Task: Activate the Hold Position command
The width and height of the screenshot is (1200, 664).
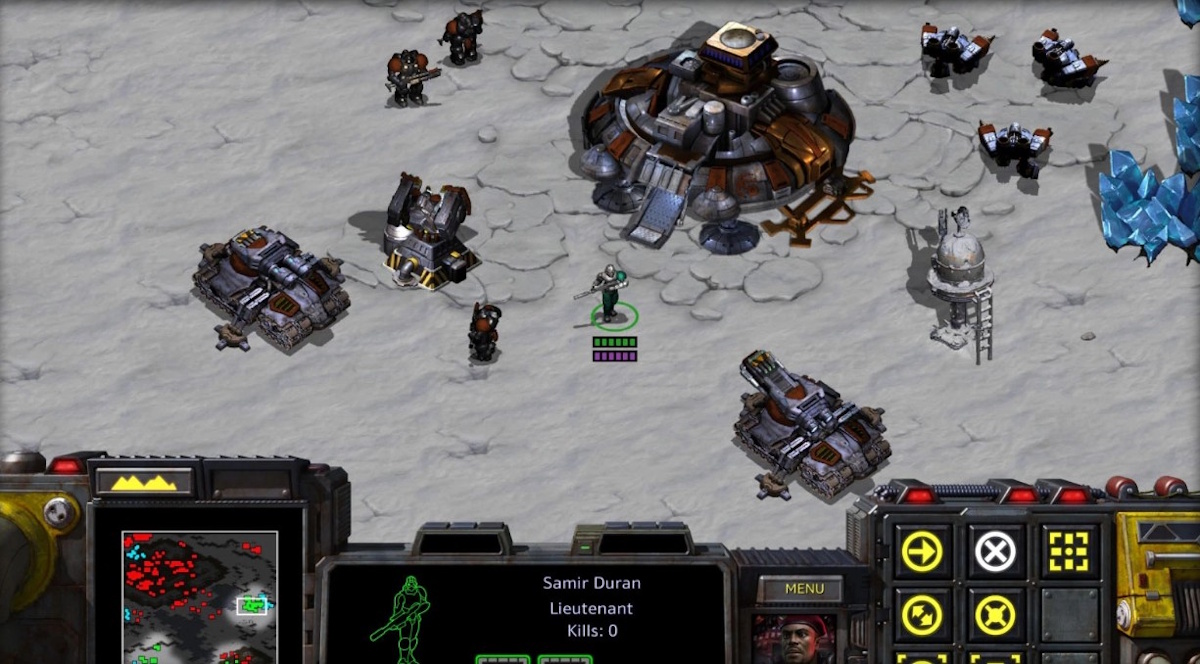Action: 995,615
